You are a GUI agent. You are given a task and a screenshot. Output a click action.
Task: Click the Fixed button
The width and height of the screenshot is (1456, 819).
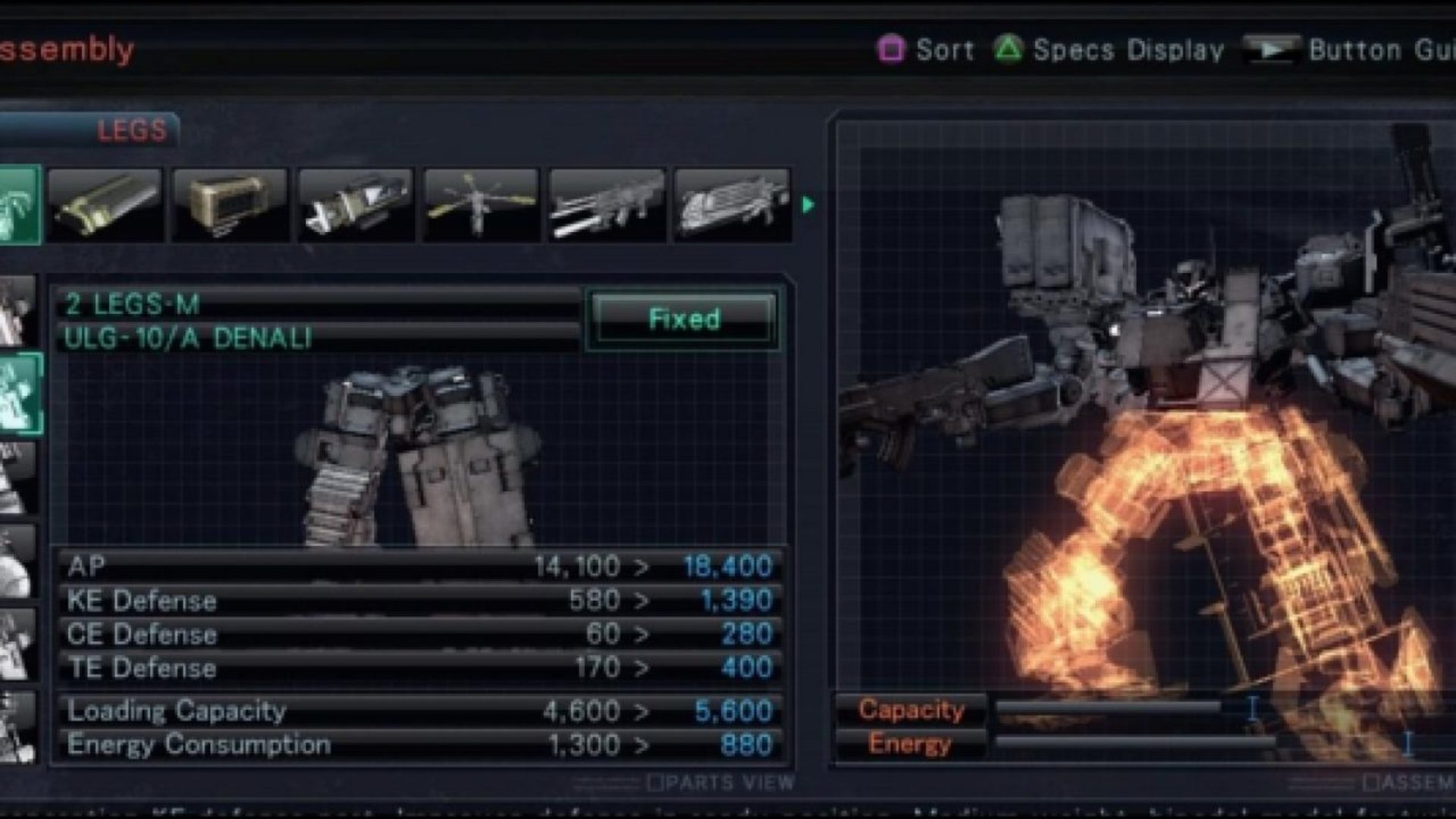683,318
